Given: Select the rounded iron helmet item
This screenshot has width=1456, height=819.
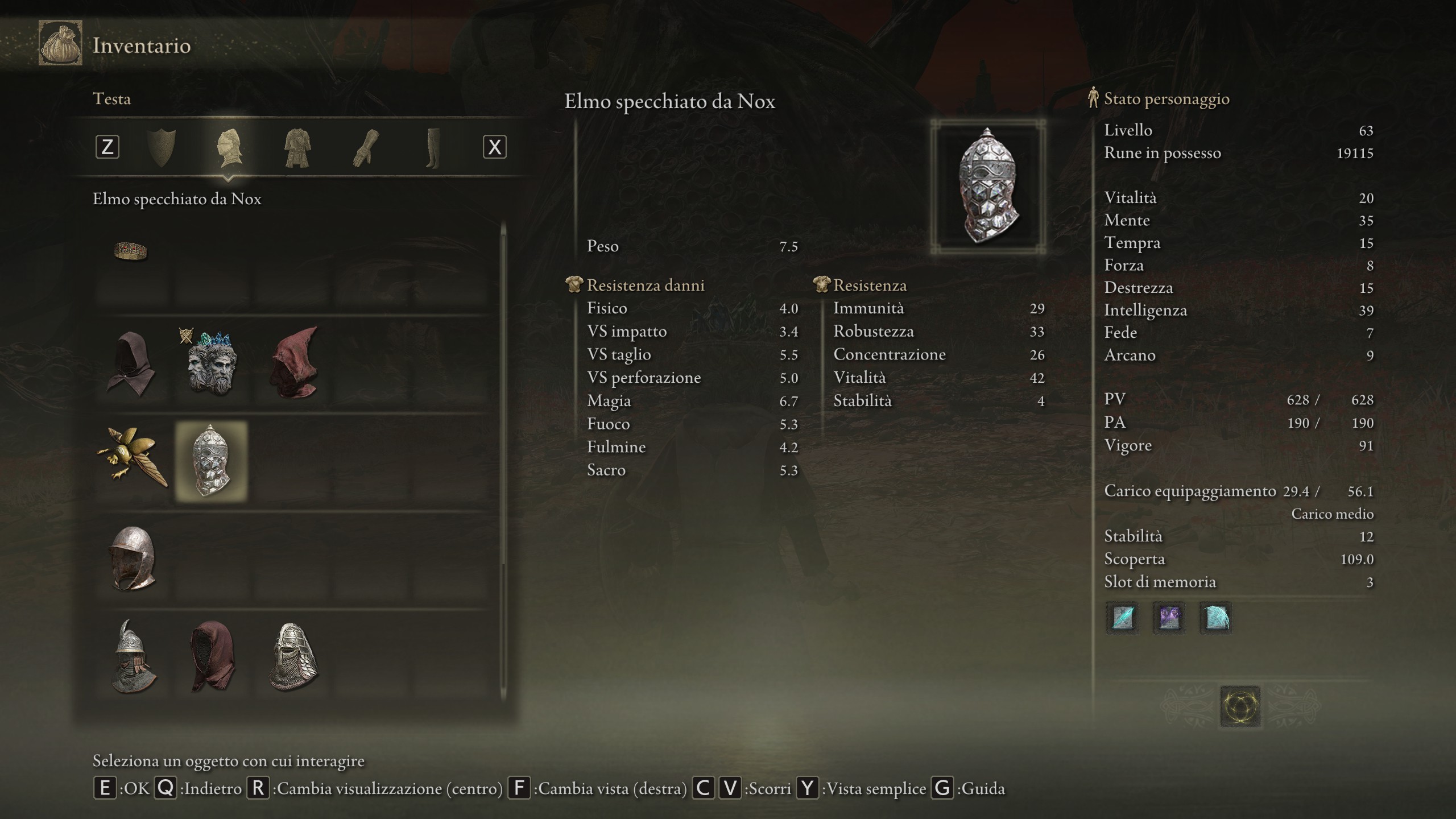Looking at the screenshot, I should [133, 558].
